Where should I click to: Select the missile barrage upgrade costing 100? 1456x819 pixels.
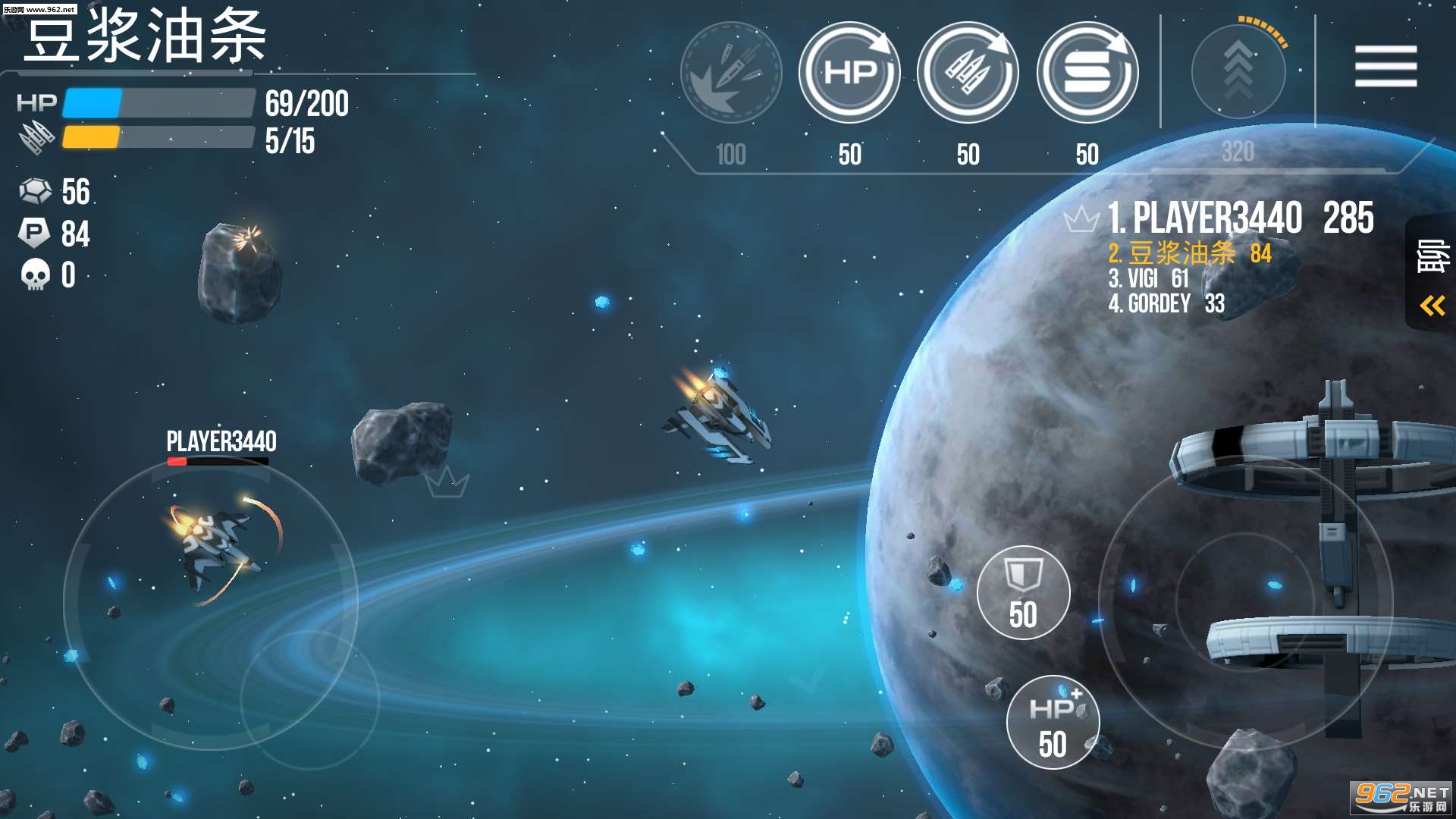[731, 73]
